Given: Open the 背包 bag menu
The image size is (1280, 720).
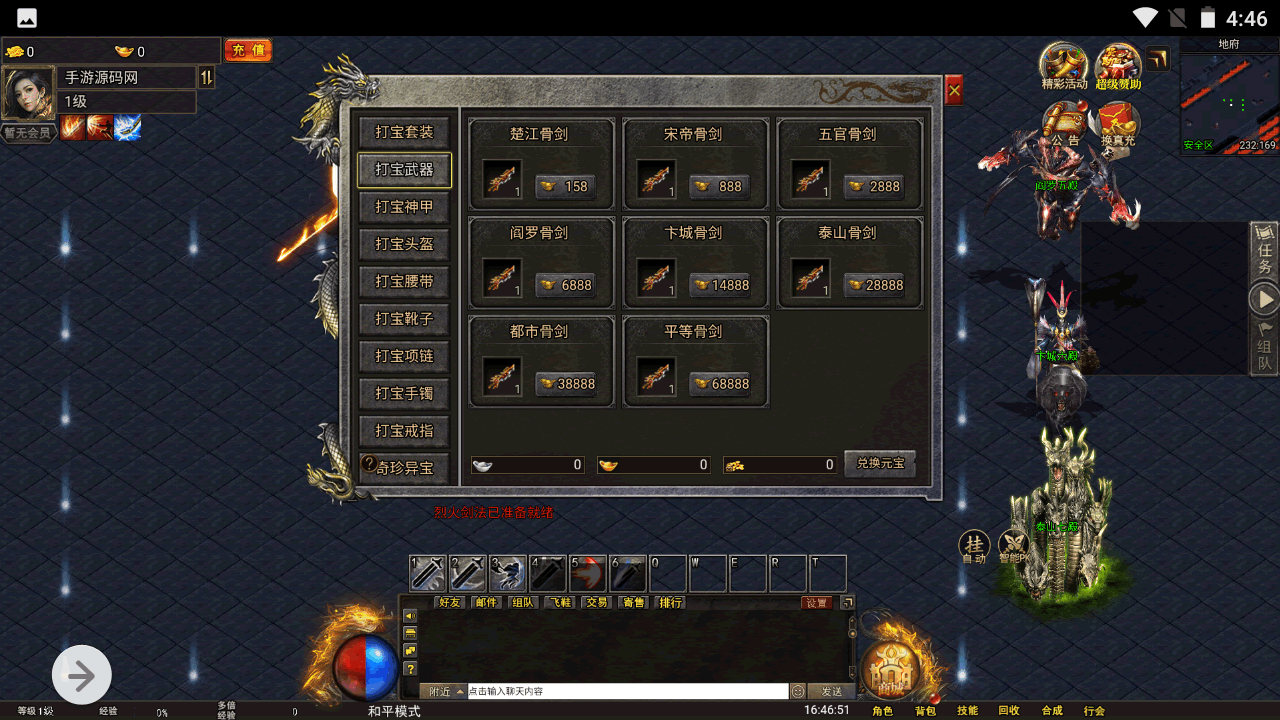Looking at the screenshot, I should 925,711.
